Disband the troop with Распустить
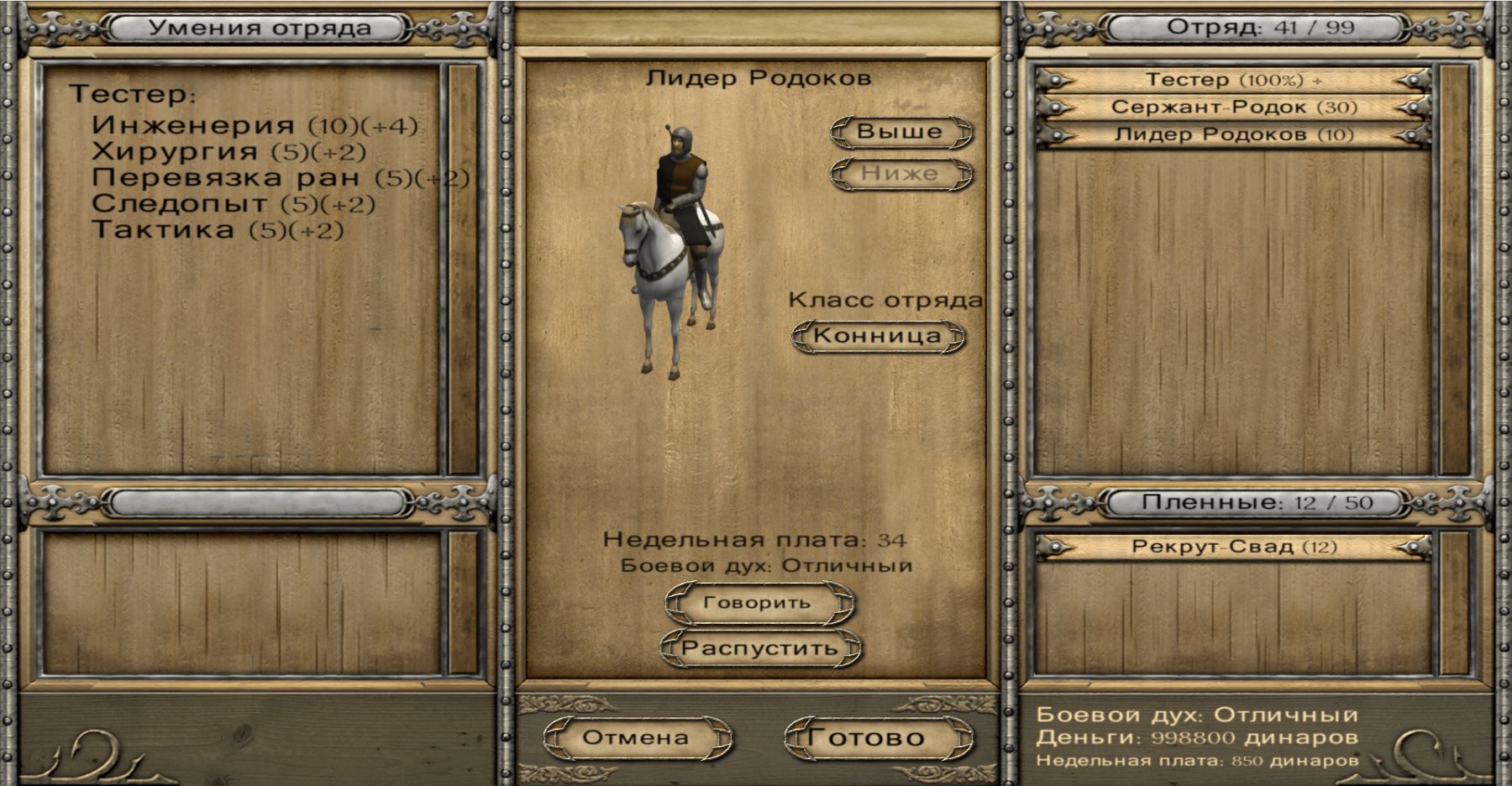The width and height of the screenshot is (1512, 786). [x=759, y=648]
